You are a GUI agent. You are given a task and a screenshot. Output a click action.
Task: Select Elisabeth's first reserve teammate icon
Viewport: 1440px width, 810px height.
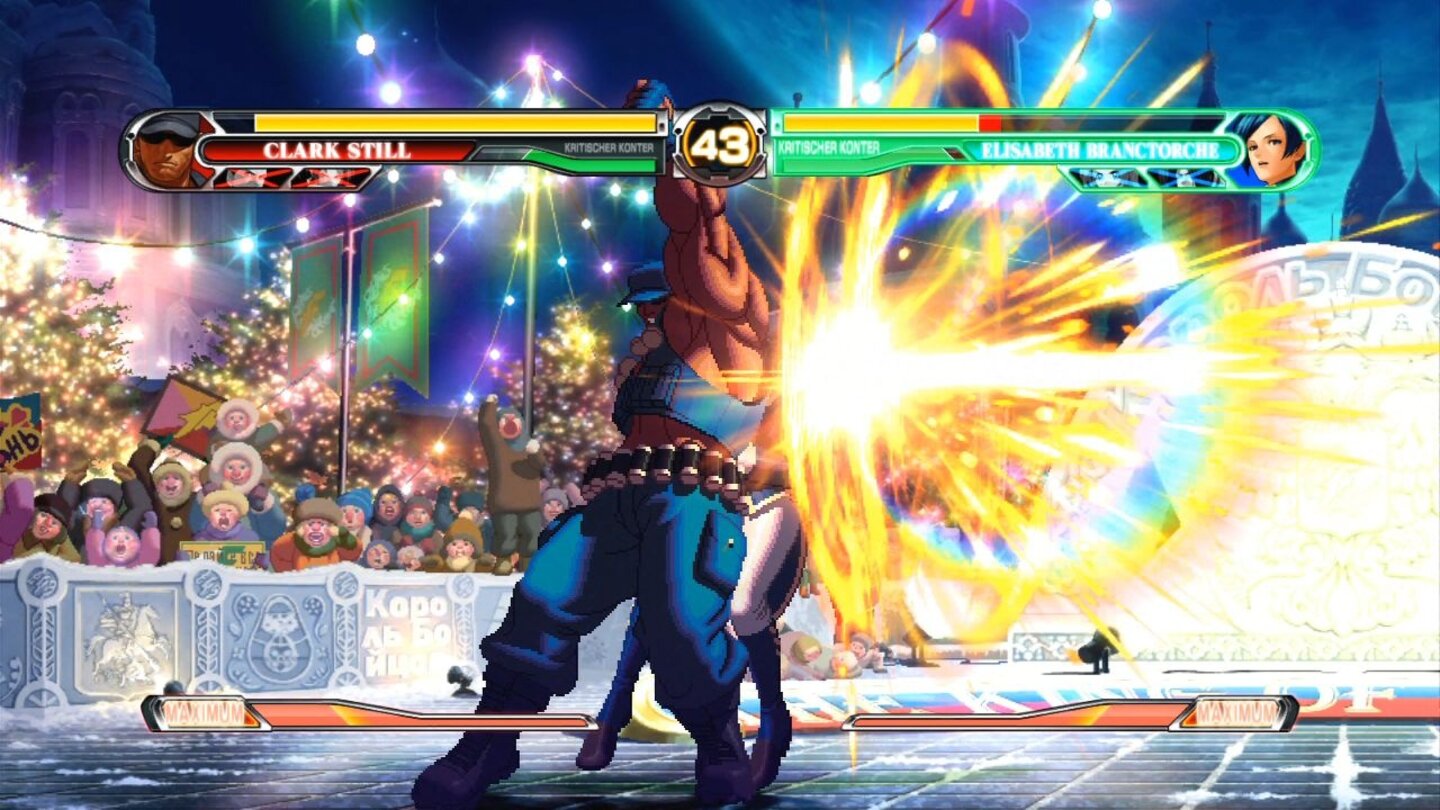tap(1105, 179)
